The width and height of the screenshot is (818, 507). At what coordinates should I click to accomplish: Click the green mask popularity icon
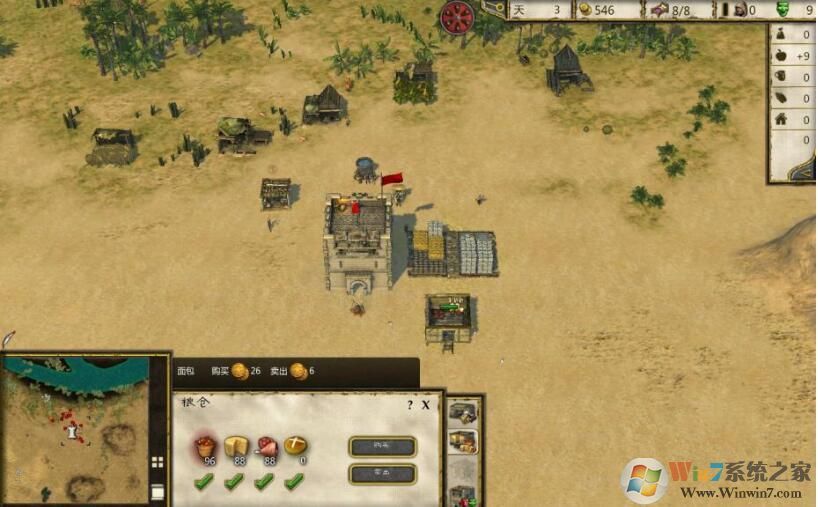point(783,10)
